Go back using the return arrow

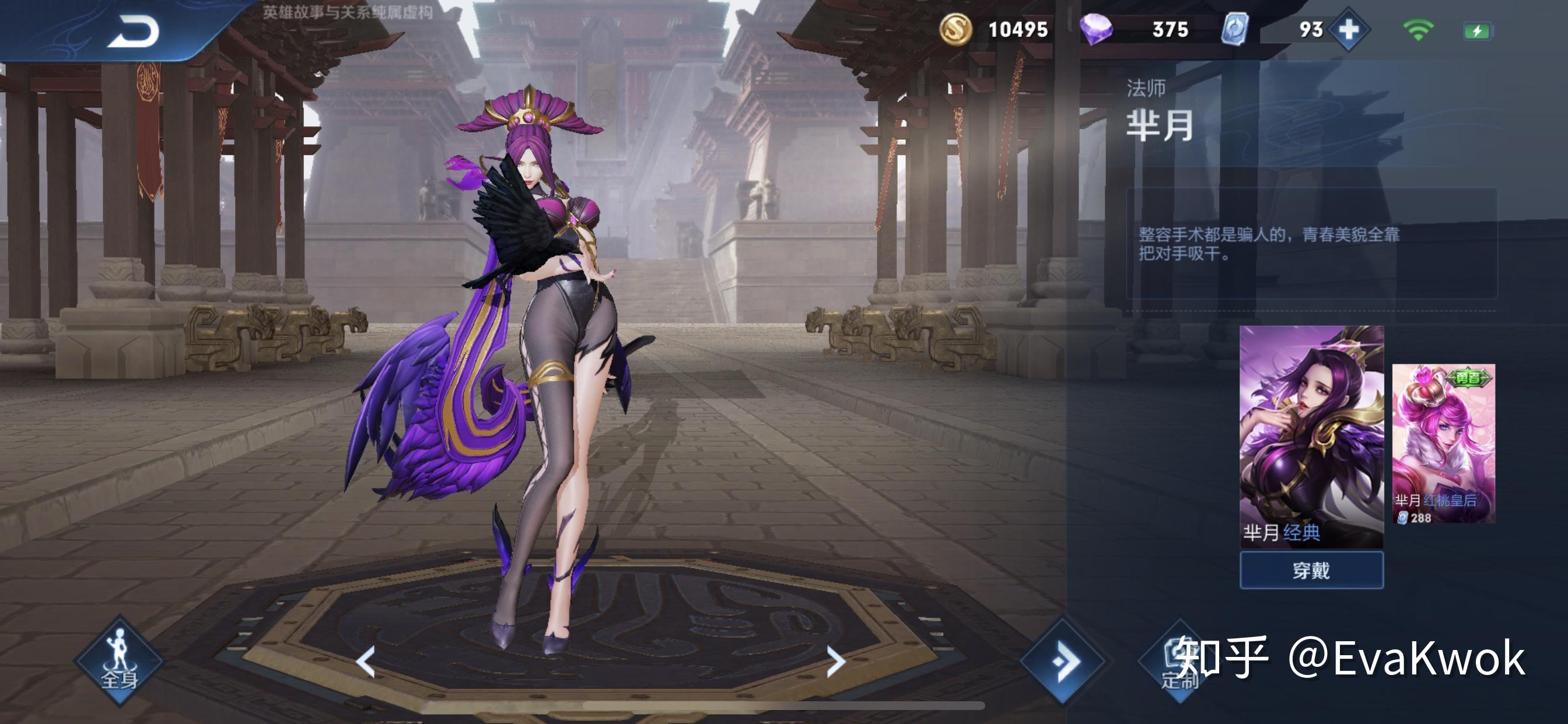132,31
